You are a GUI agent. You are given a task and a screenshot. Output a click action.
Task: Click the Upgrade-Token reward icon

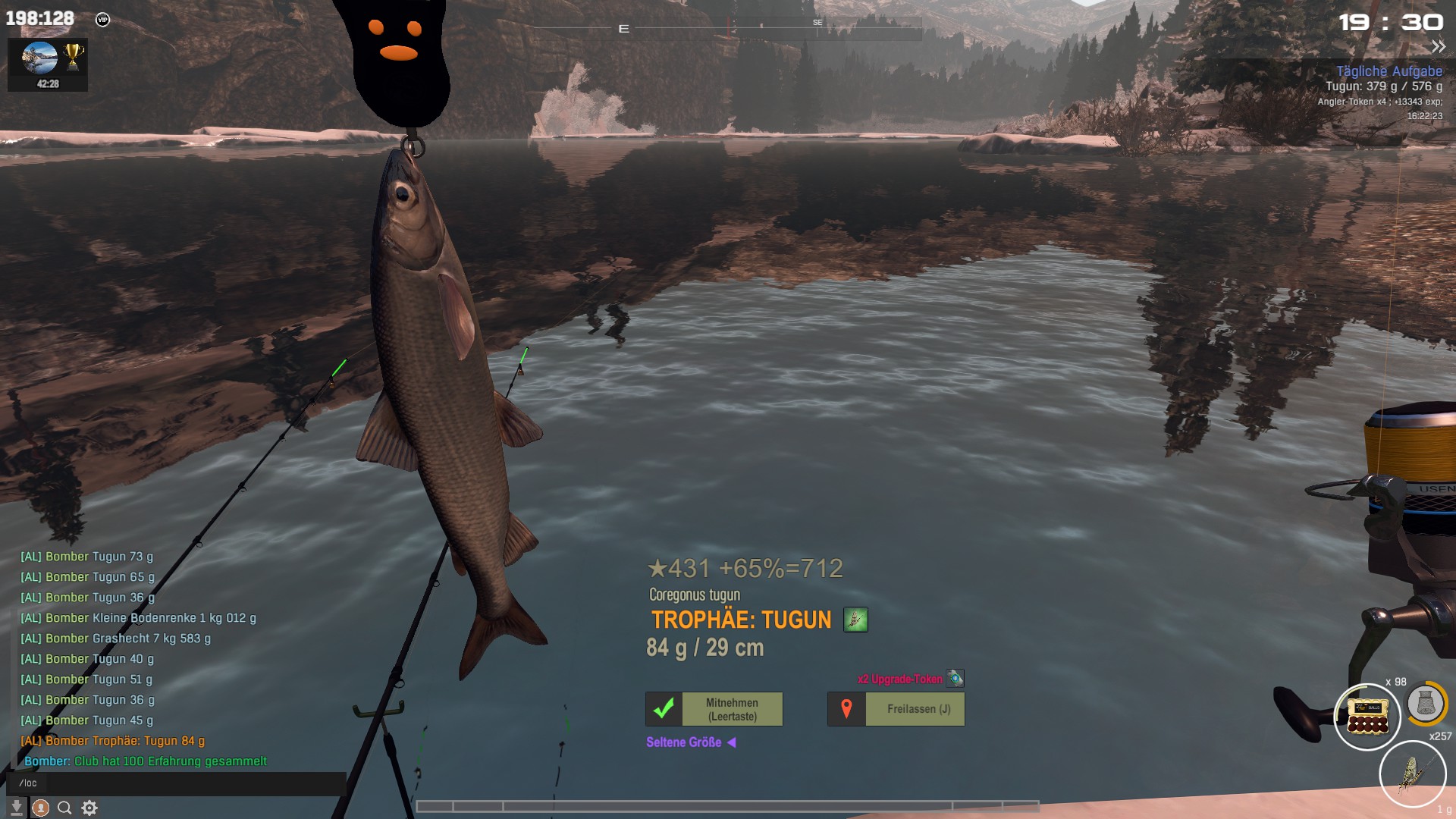click(955, 678)
